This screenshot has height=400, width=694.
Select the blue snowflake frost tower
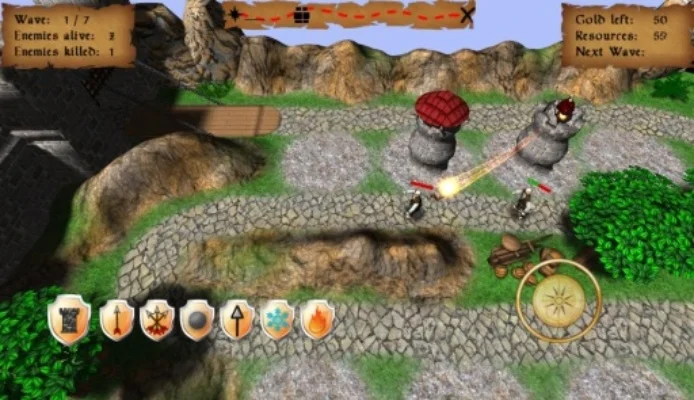pos(277,320)
